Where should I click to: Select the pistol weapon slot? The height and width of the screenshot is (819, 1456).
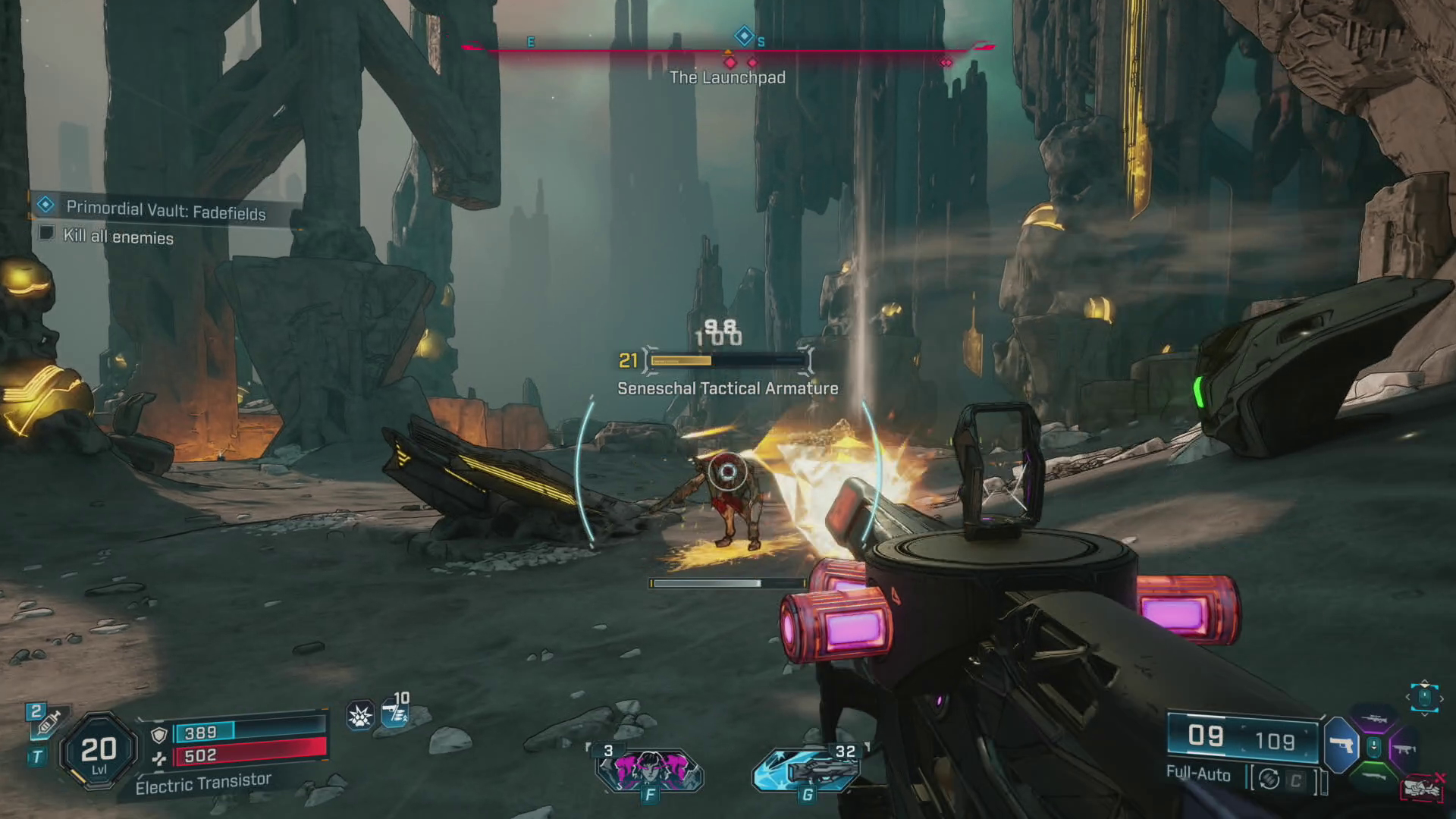tap(1341, 745)
